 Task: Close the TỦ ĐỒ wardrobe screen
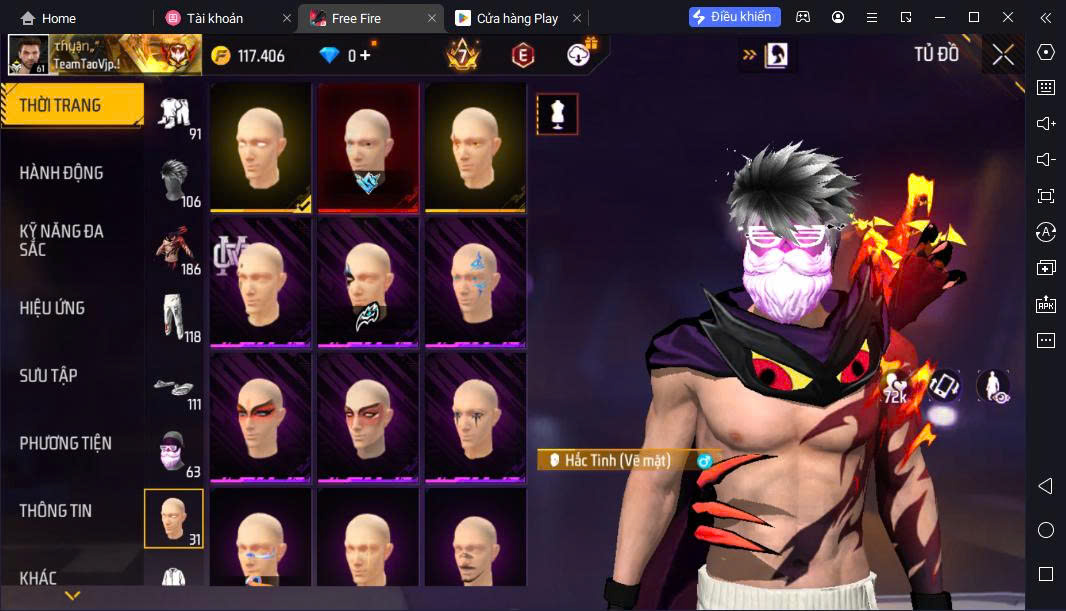(1003, 55)
